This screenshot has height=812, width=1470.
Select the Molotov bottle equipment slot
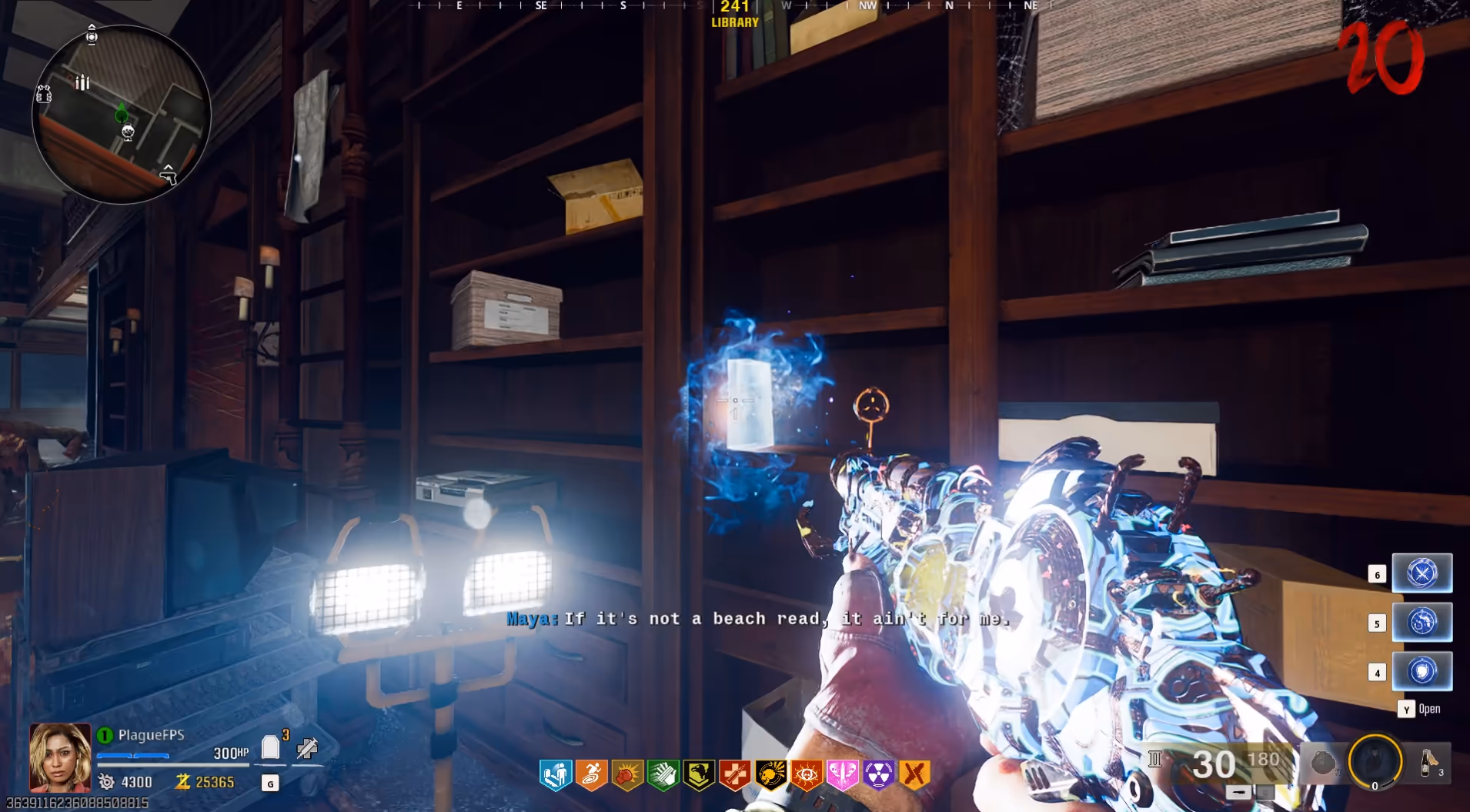click(1429, 763)
